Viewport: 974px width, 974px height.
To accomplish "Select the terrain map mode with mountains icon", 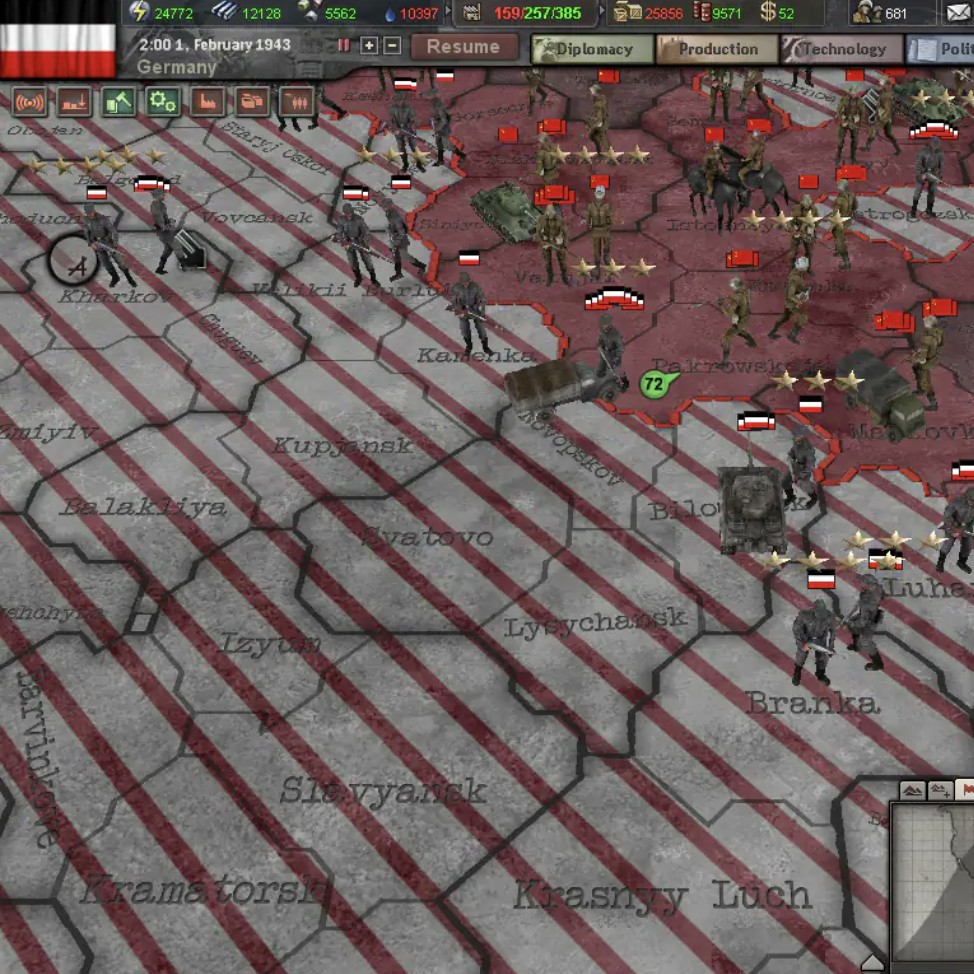I will [913, 791].
